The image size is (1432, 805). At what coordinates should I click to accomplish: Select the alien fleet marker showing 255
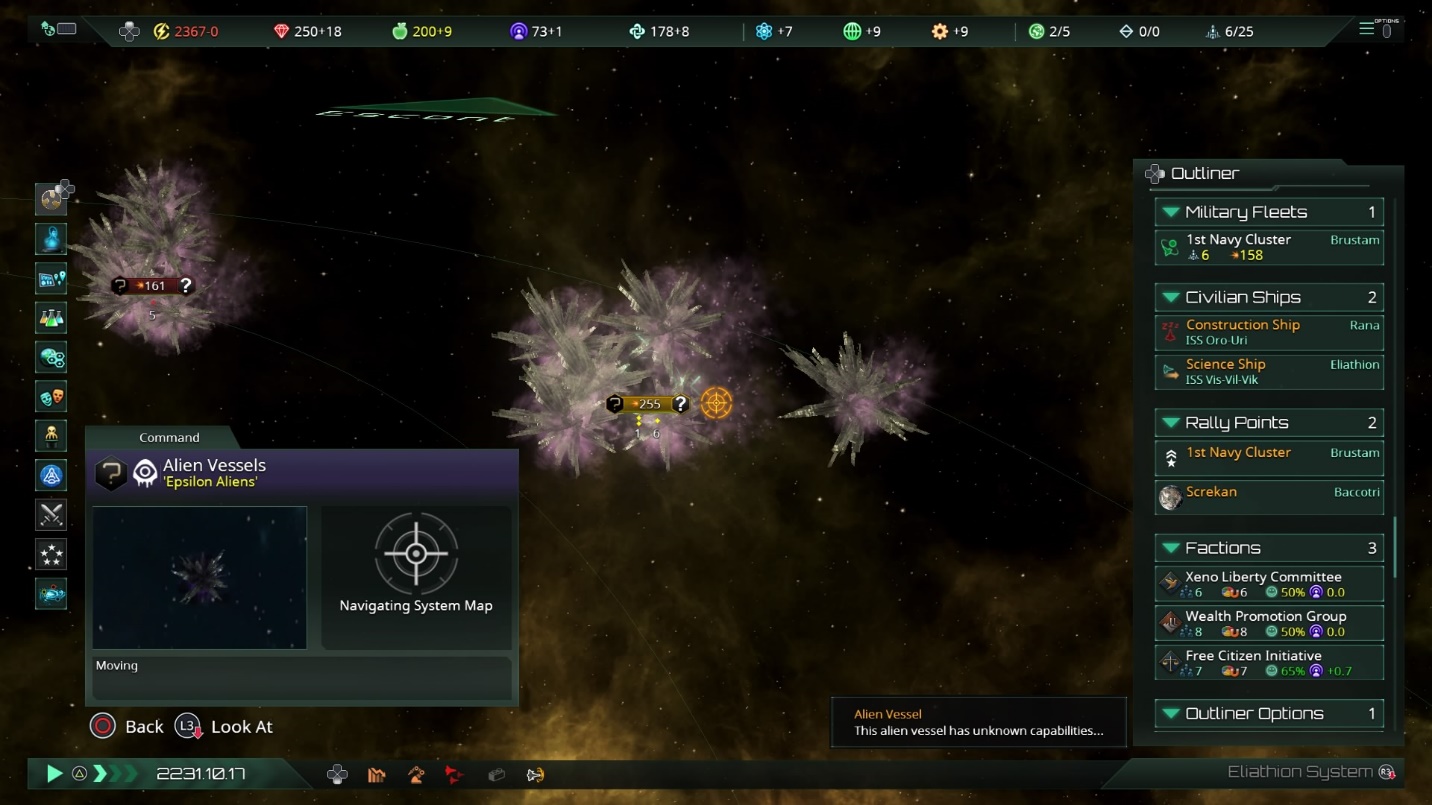pos(649,404)
